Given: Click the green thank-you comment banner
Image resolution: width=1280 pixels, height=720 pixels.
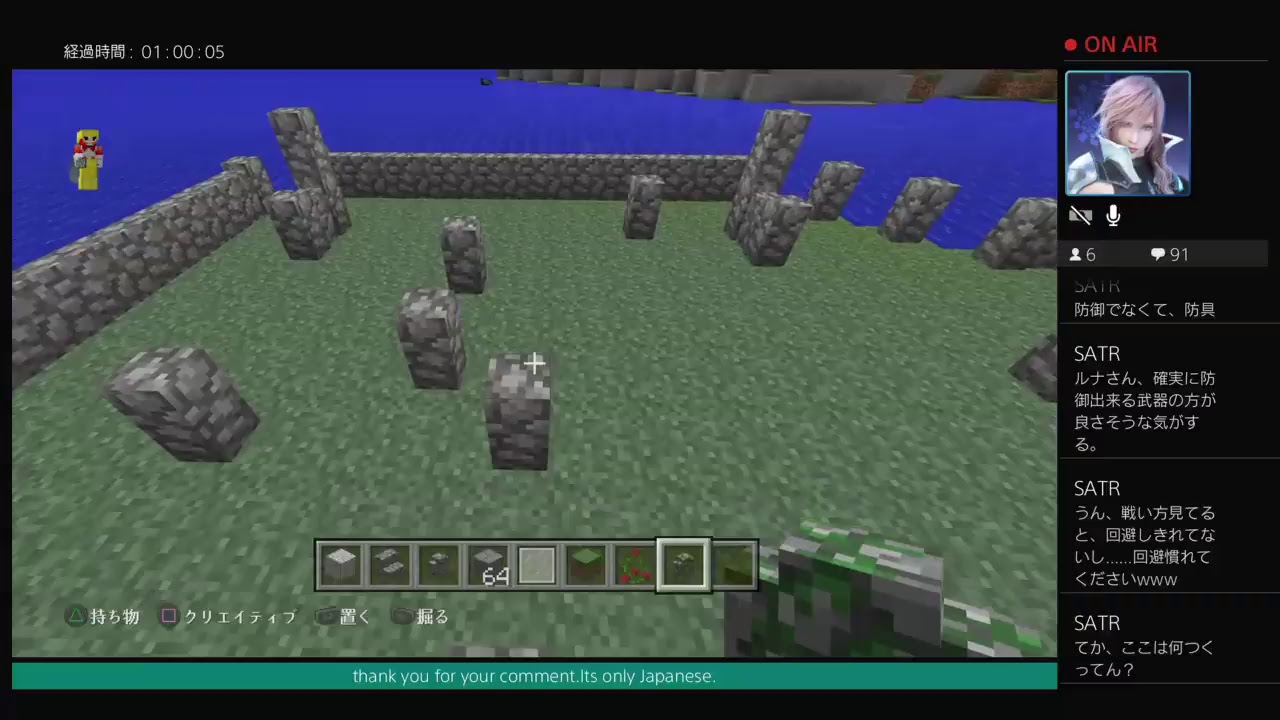Looking at the screenshot, I should pyautogui.click(x=534, y=676).
